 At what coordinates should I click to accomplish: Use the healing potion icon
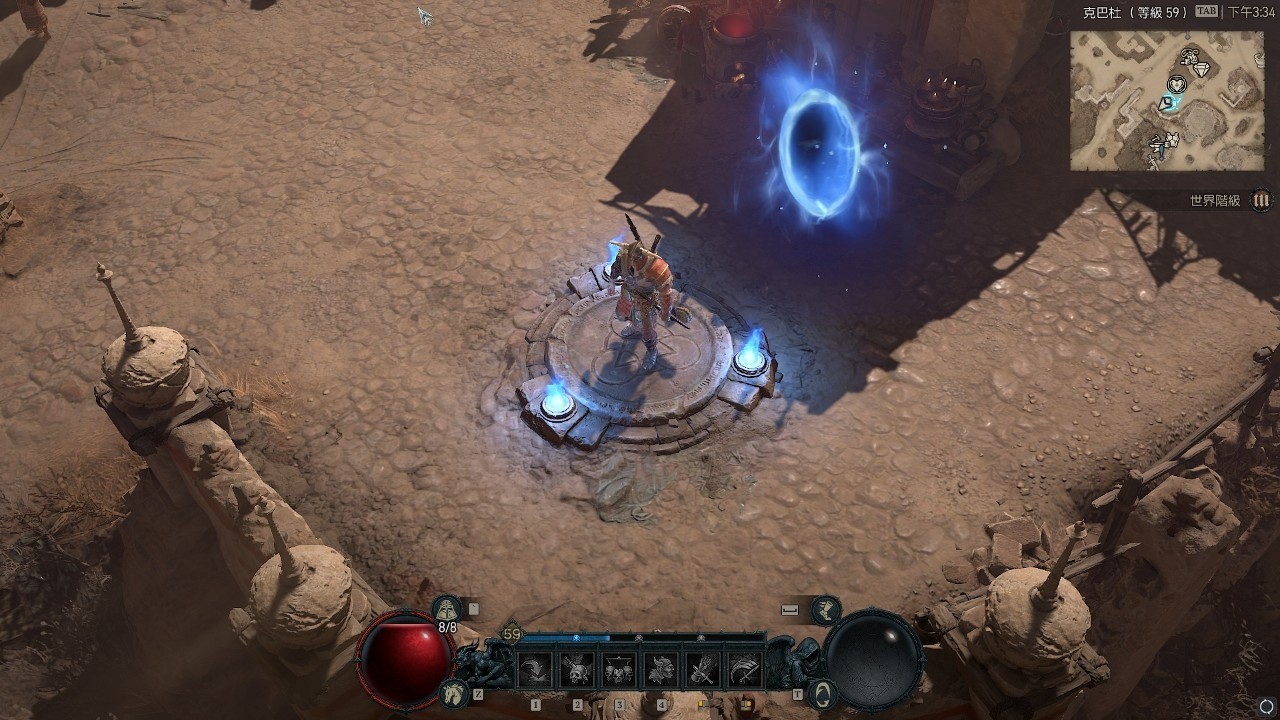tap(447, 608)
